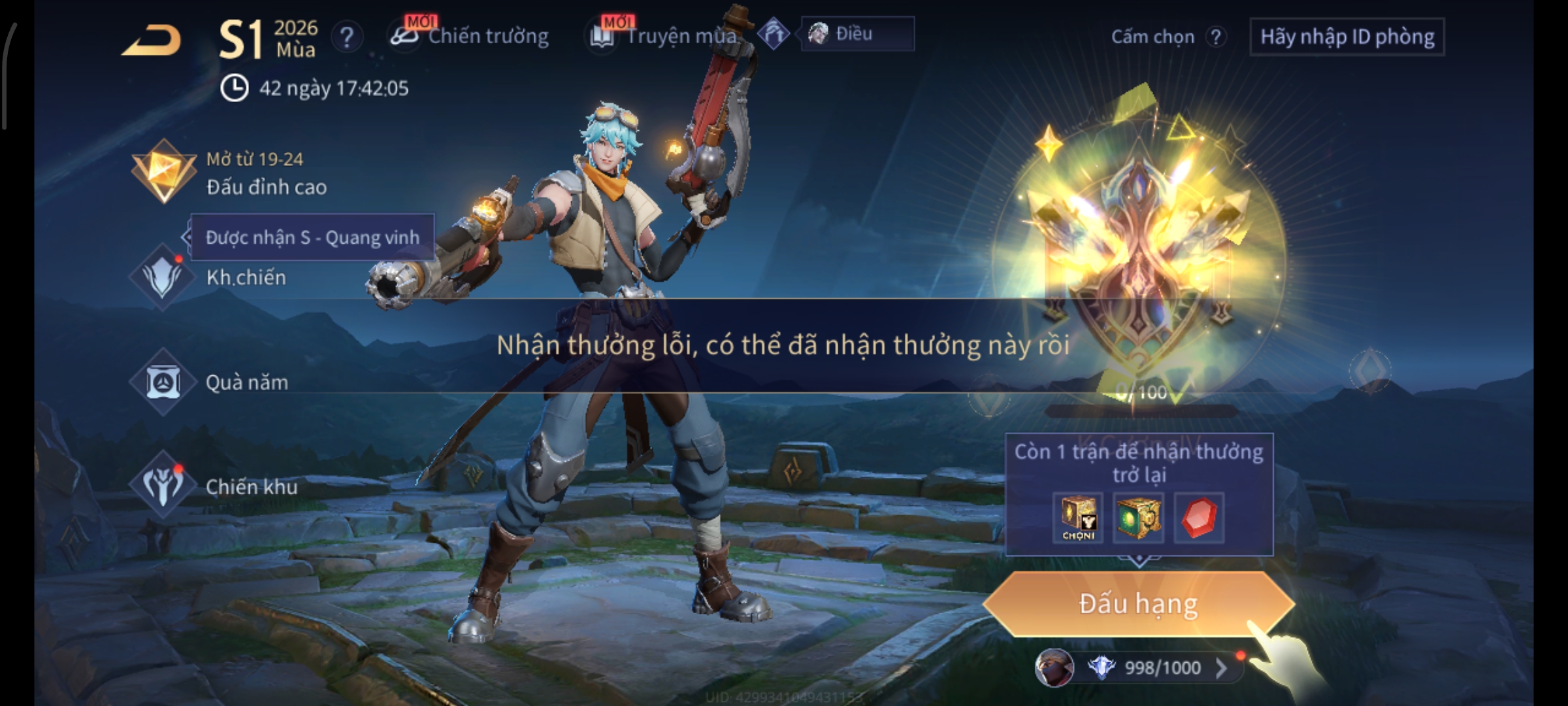Show the Cấm chọn help info
The width and height of the screenshot is (1568, 706).
pyautogui.click(x=1215, y=37)
